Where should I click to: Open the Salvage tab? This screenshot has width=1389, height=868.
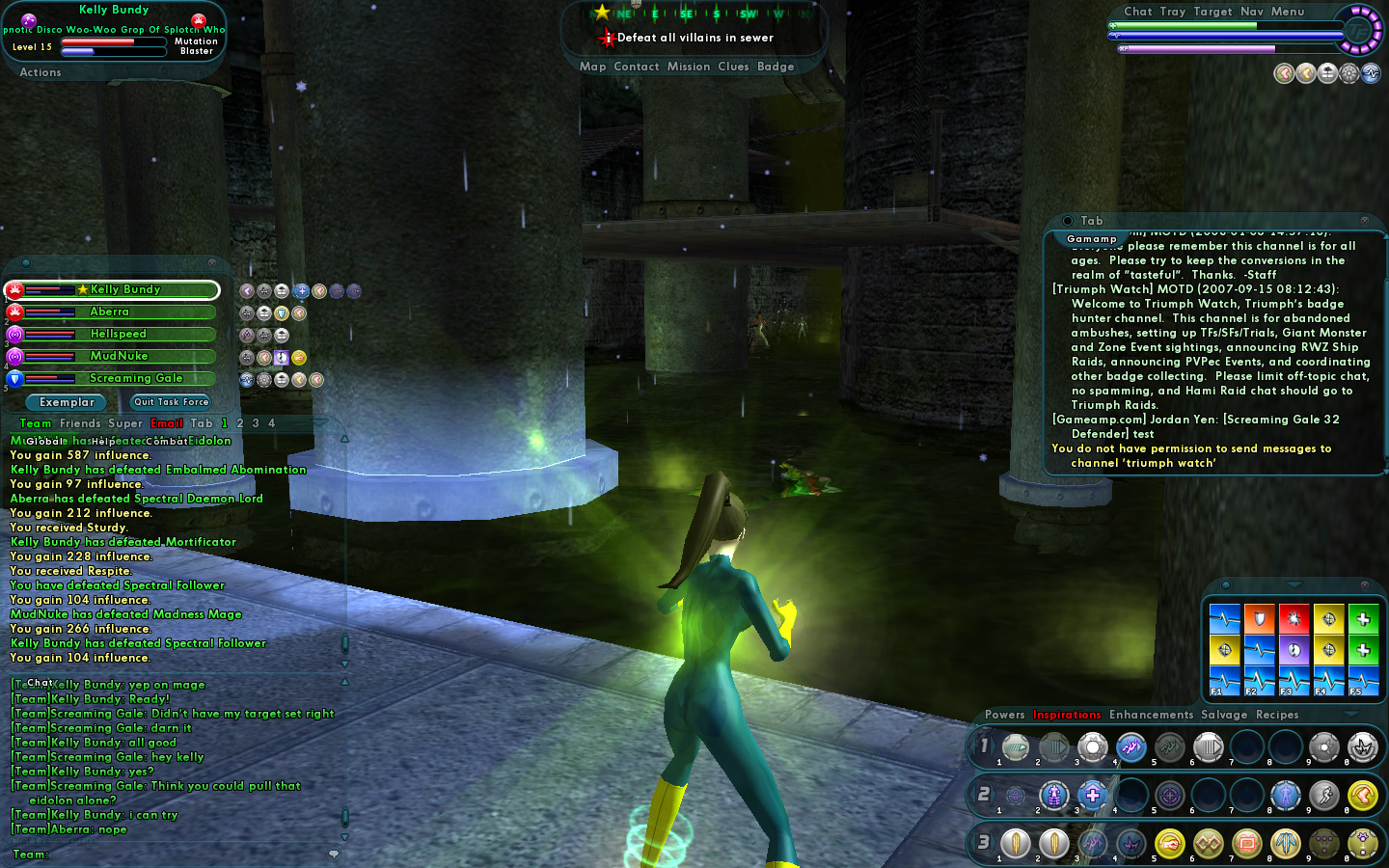pyautogui.click(x=1224, y=715)
